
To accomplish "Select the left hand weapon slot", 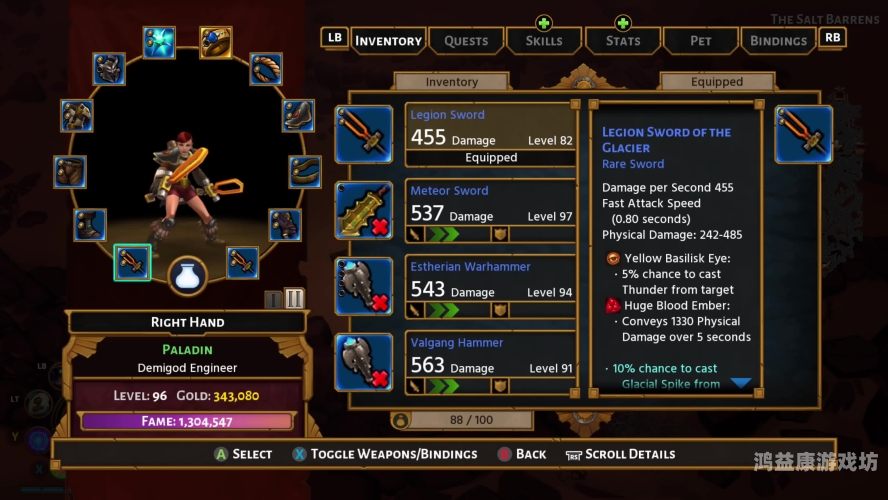I will pos(242,263).
